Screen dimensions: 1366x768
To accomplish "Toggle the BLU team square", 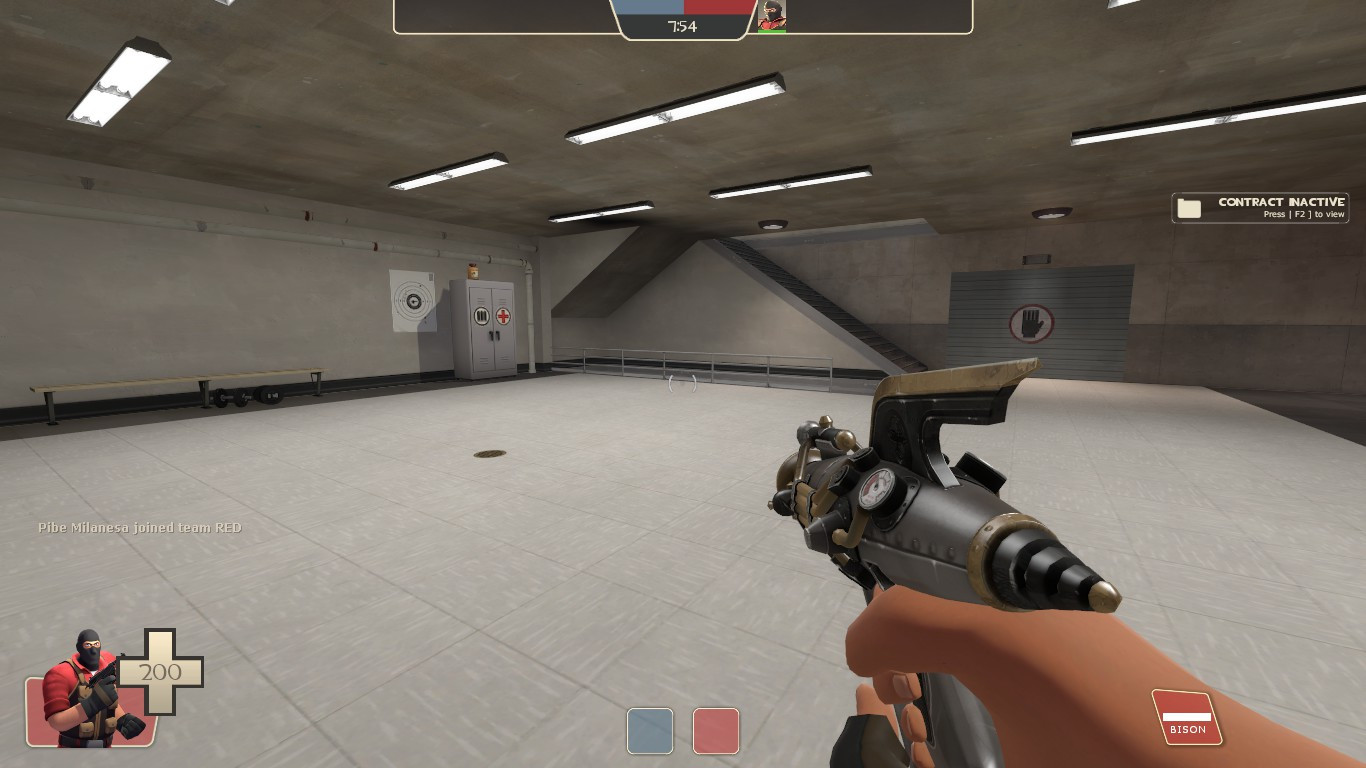I will pos(650,731).
